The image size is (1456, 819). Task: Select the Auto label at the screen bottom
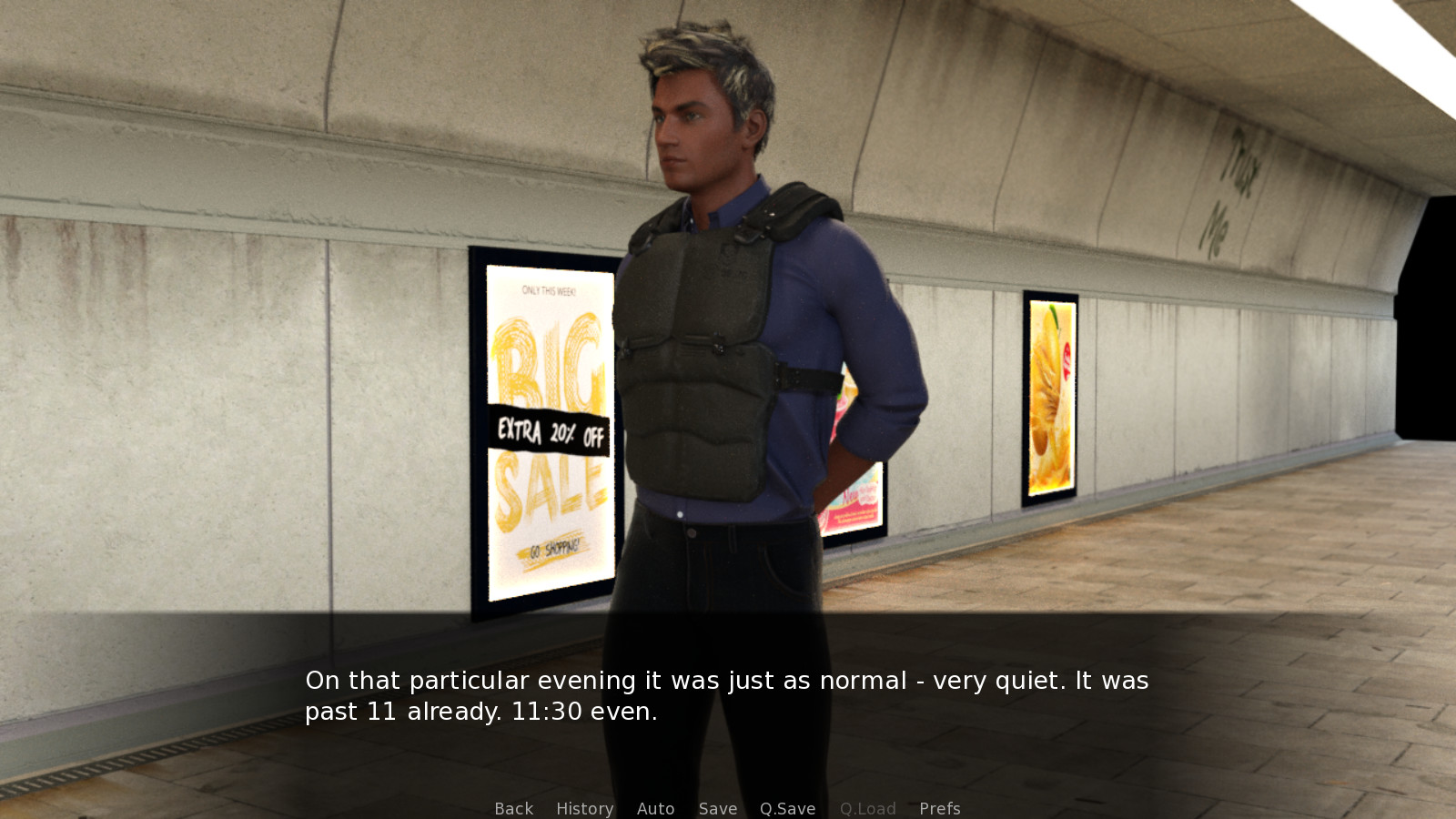(x=656, y=808)
